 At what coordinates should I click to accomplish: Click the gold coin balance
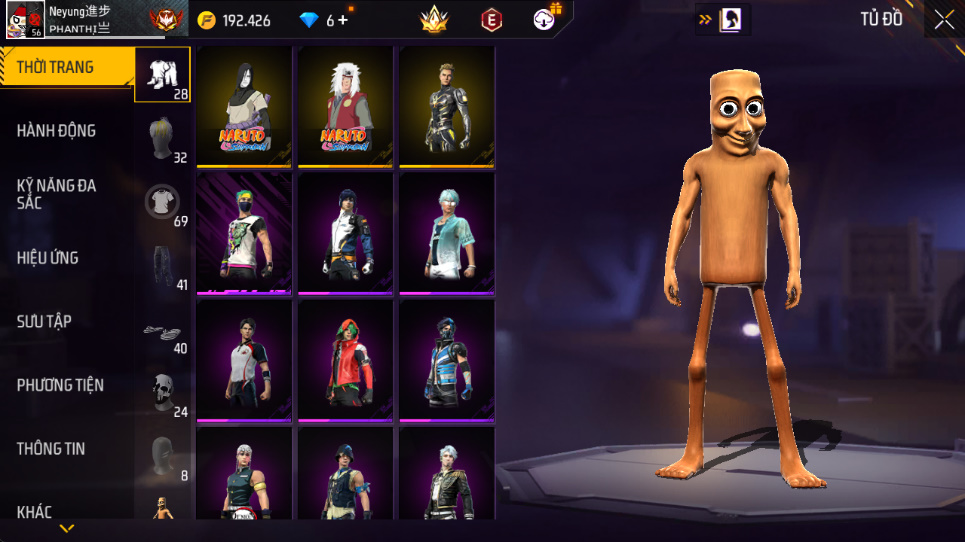point(235,20)
